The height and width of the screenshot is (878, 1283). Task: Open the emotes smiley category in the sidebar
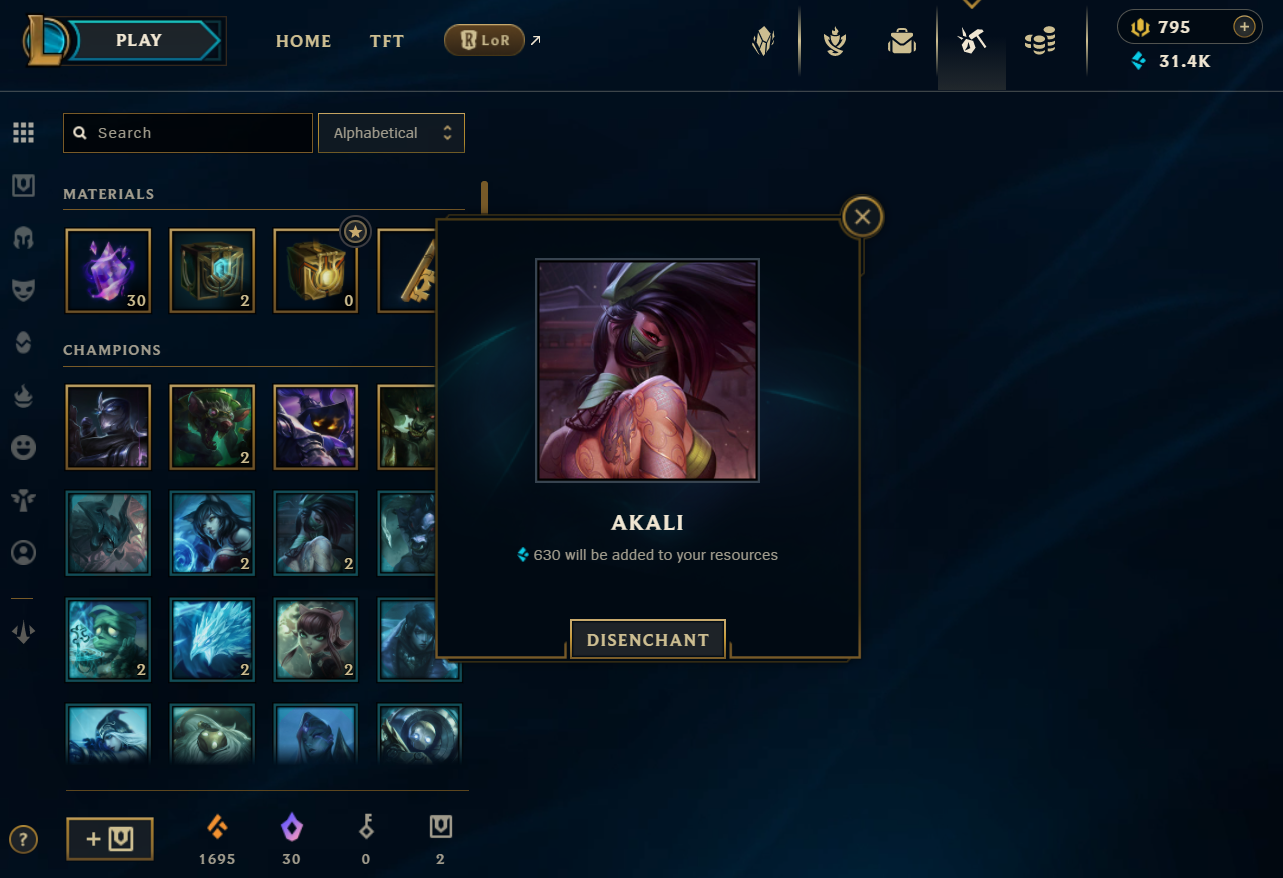[x=23, y=447]
